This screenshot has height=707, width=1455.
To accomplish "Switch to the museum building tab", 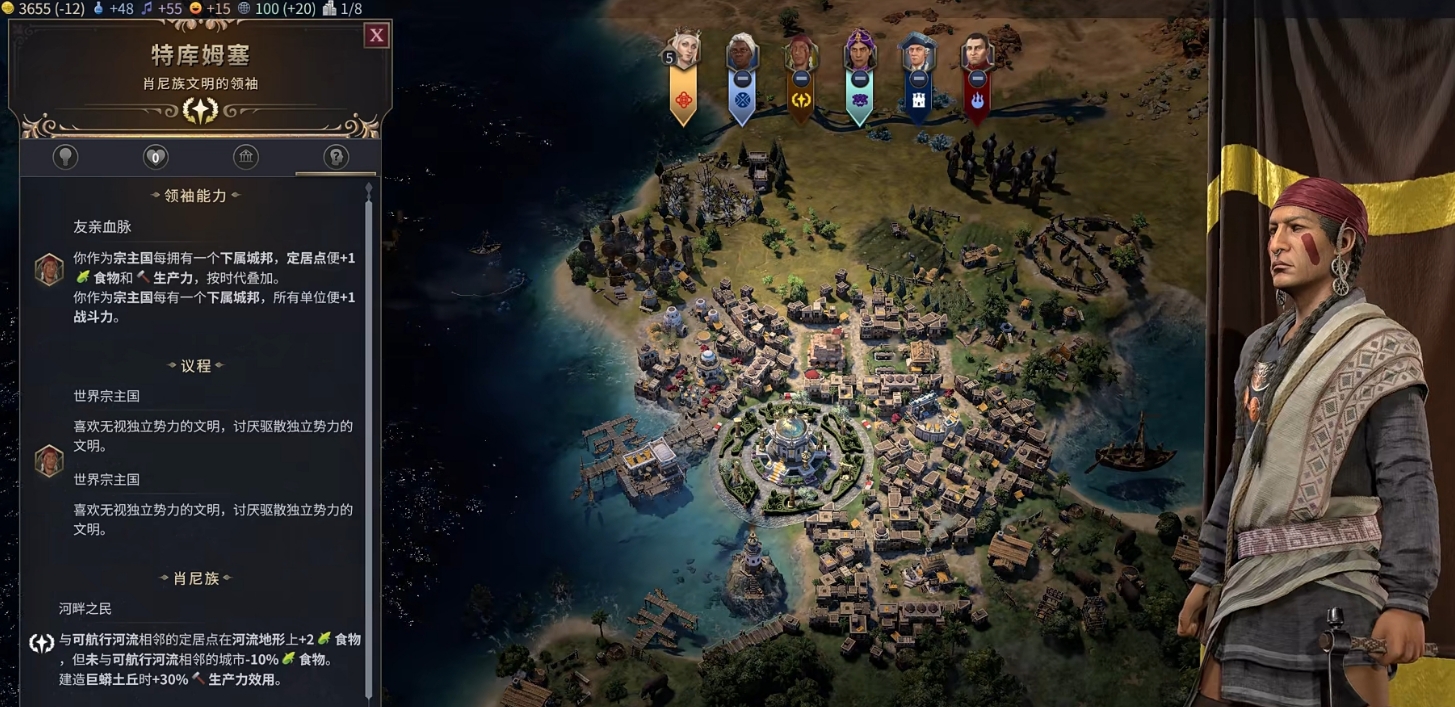I will (246, 157).
